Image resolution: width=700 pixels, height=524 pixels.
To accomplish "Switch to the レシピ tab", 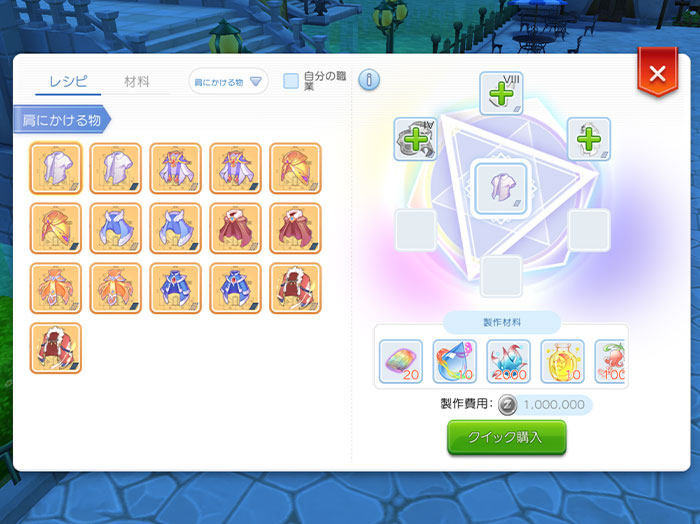I will pyautogui.click(x=68, y=82).
